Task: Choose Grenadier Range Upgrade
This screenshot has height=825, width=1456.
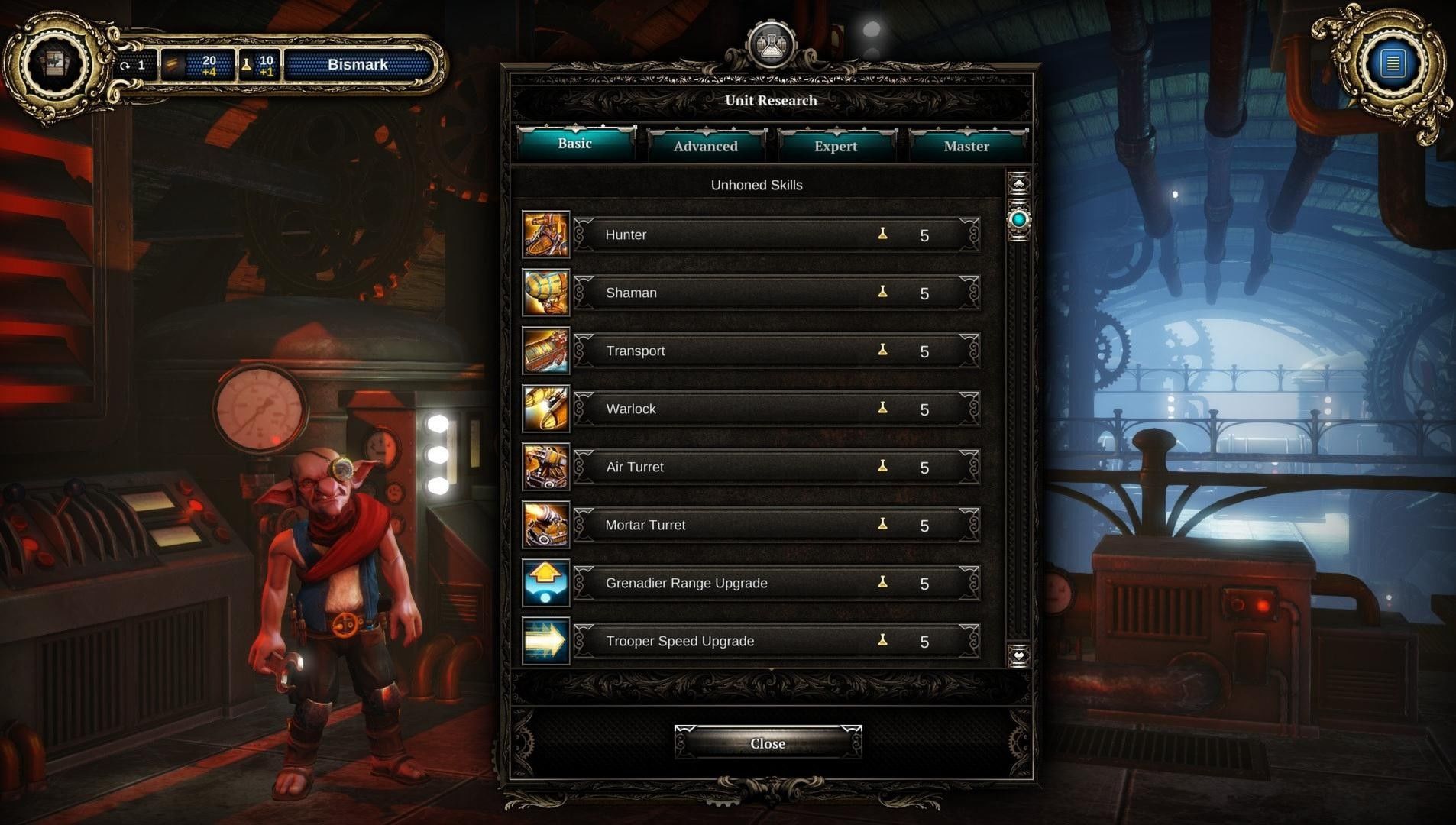Action: pos(775,583)
